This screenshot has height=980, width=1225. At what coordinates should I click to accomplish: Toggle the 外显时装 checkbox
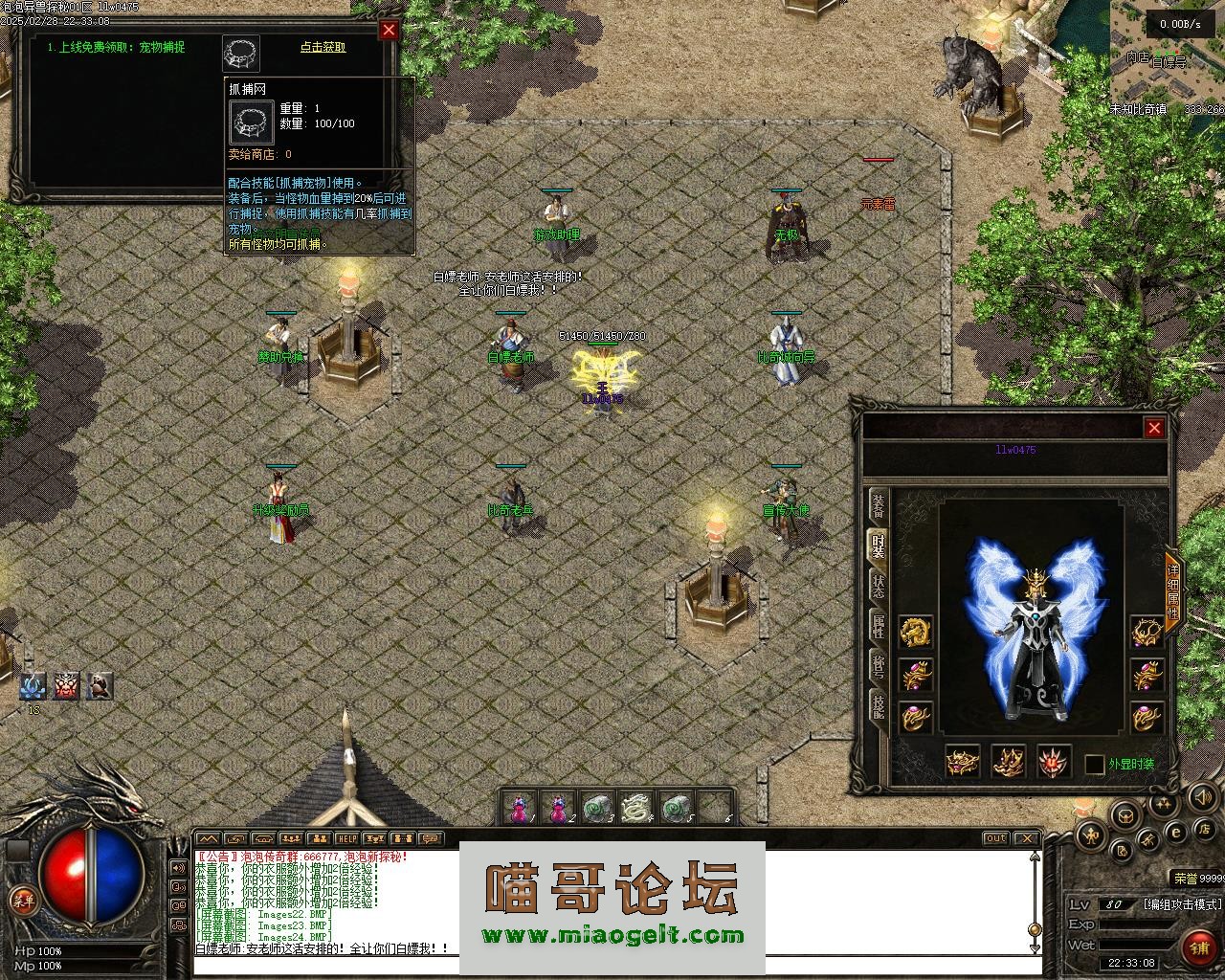click(x=1094, y=765)
